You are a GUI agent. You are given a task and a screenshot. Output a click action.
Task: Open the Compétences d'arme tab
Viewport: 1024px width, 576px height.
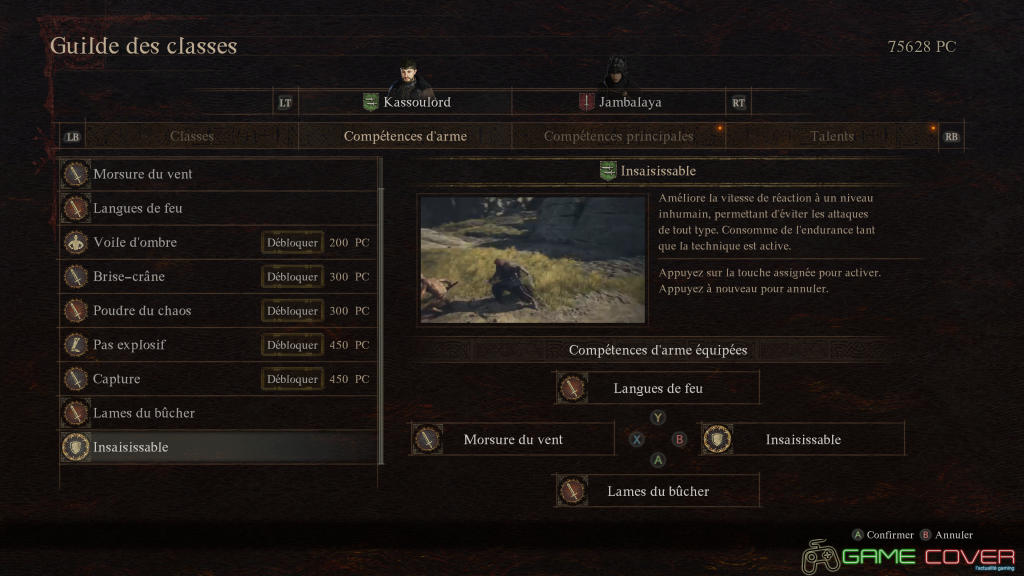tap(405, 136)
